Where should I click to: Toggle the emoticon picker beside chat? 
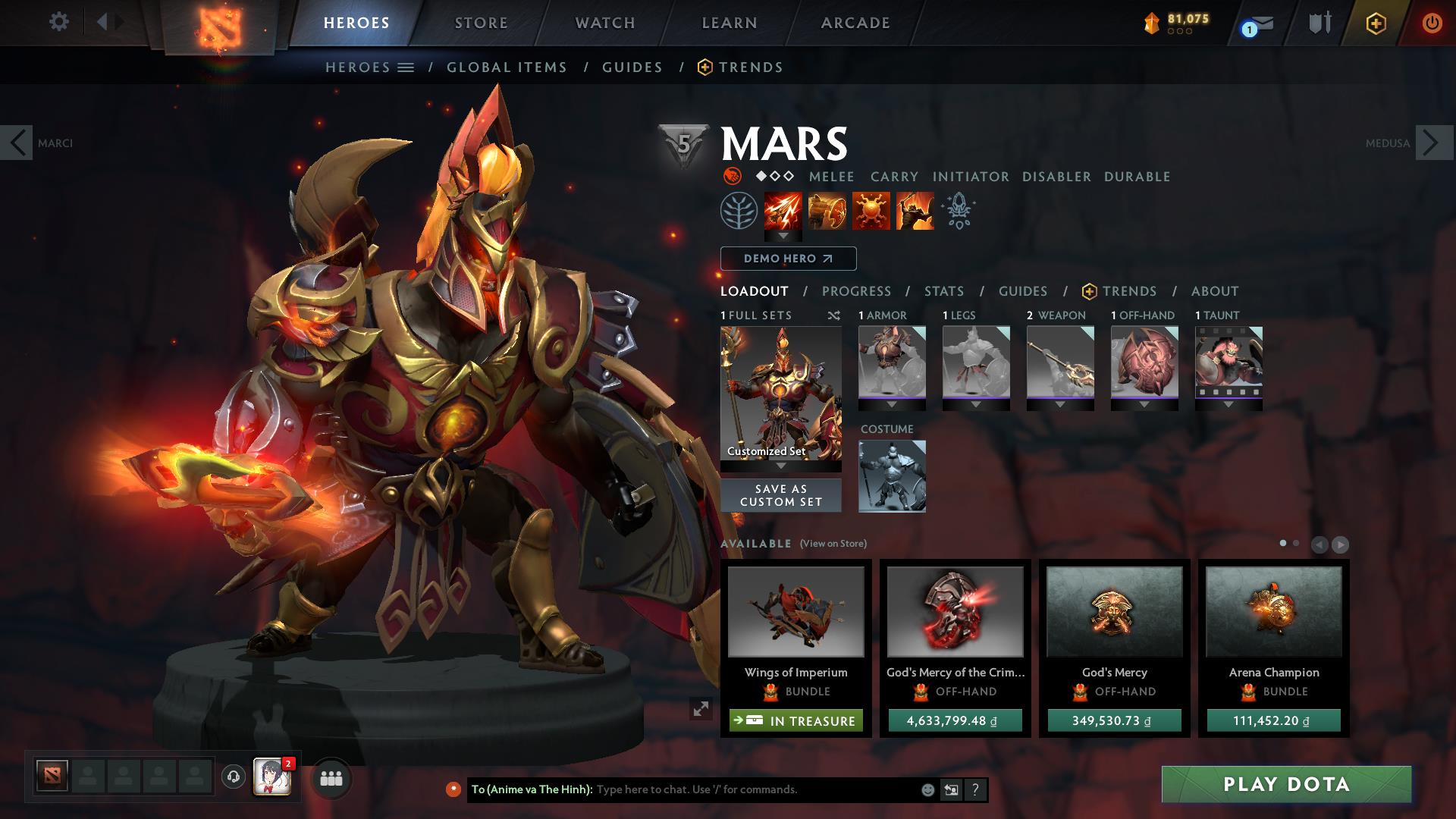(x=927, y=789)
